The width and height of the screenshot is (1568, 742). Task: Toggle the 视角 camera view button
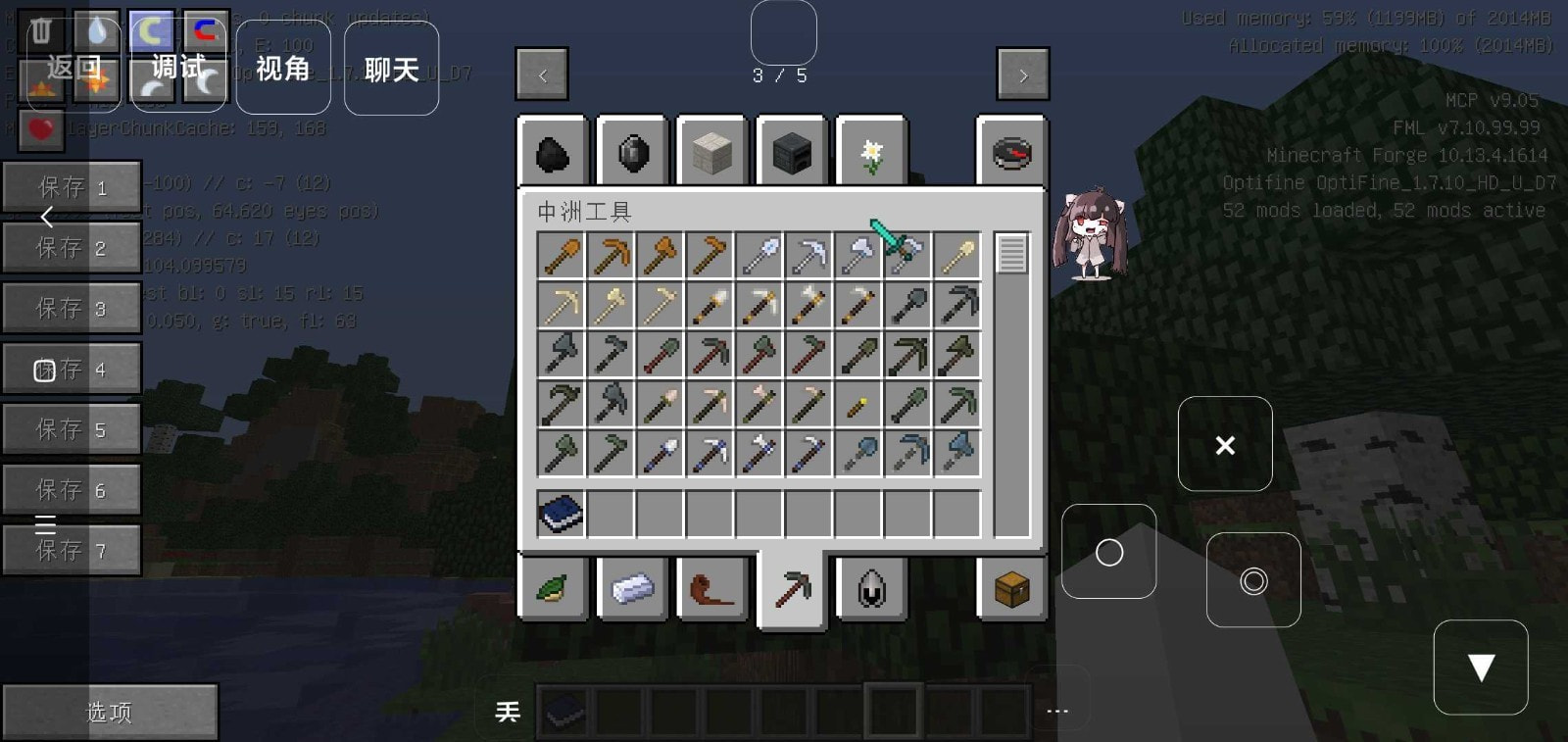coord(283,68)
